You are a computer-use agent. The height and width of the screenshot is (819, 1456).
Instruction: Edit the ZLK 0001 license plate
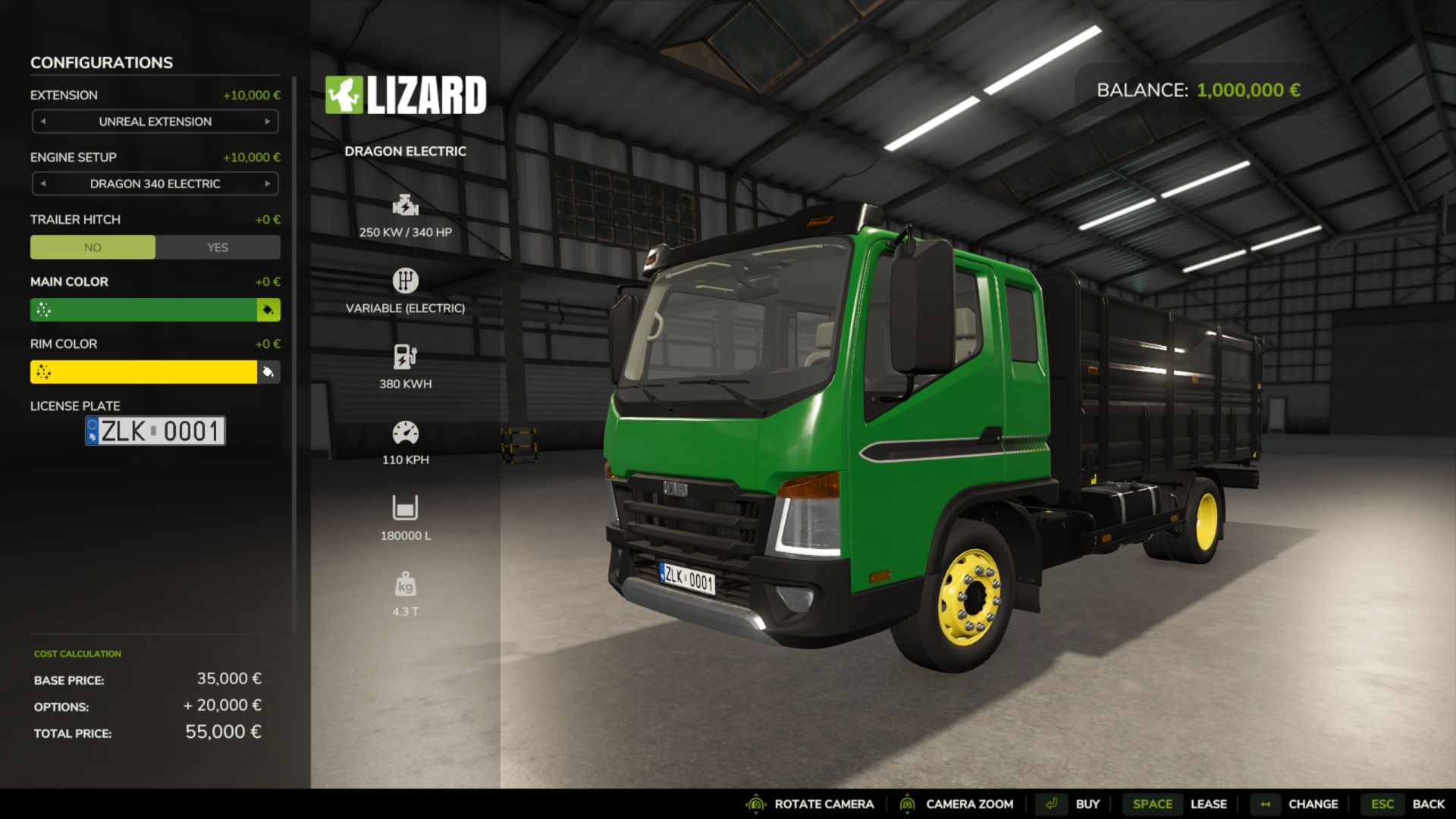[155, 431]
